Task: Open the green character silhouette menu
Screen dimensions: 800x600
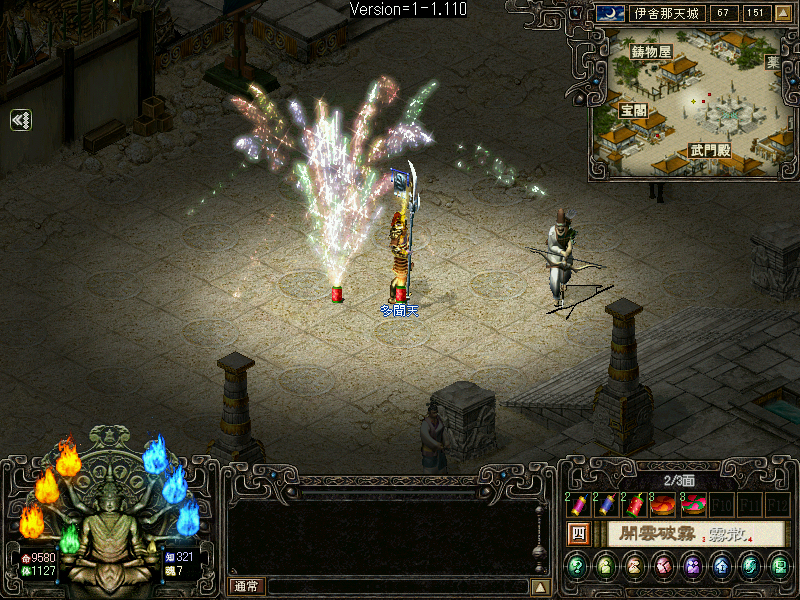Action: coord(606,568)
